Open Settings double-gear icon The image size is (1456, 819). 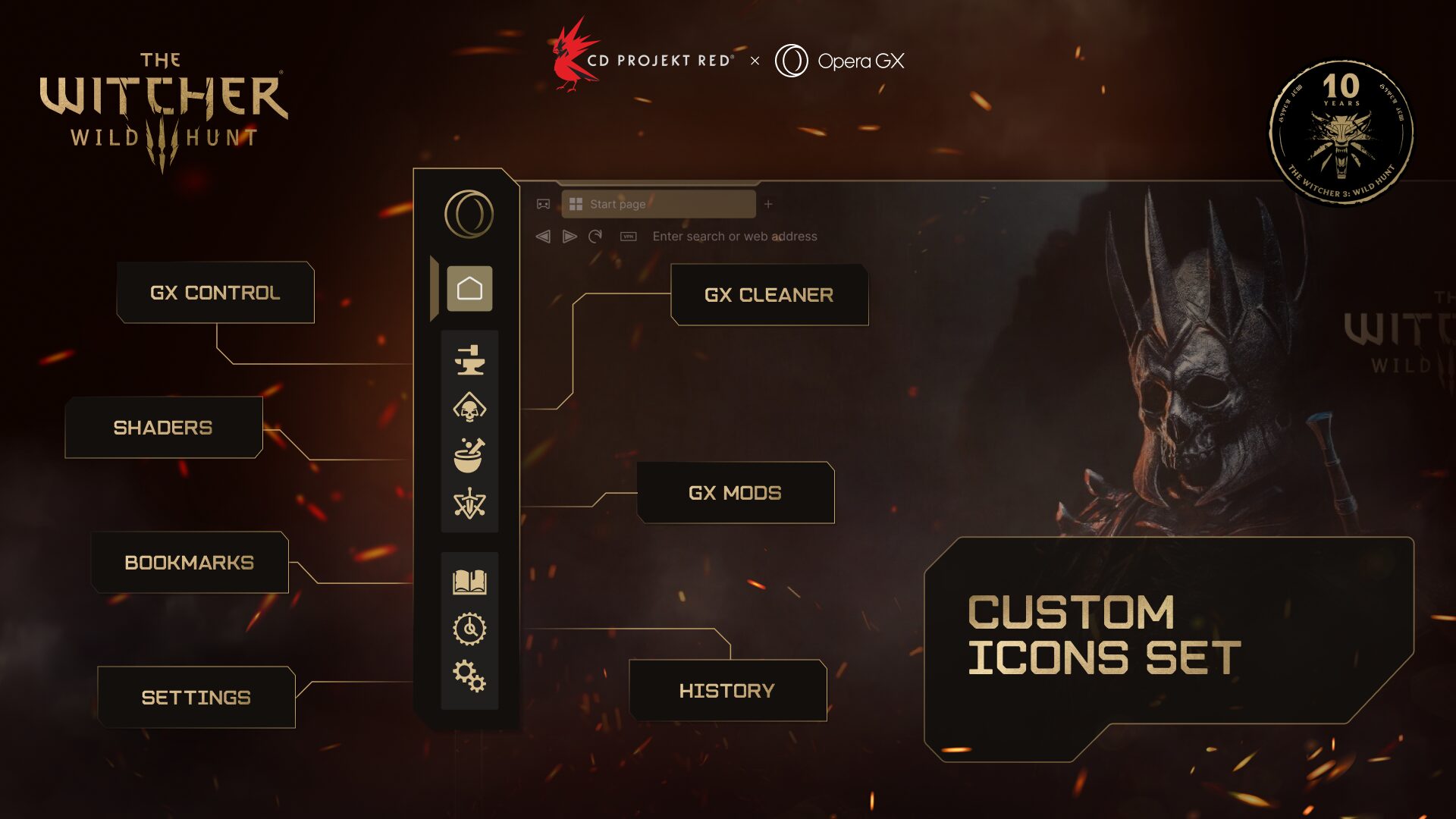pyautogui.click(x=469, y=676)
